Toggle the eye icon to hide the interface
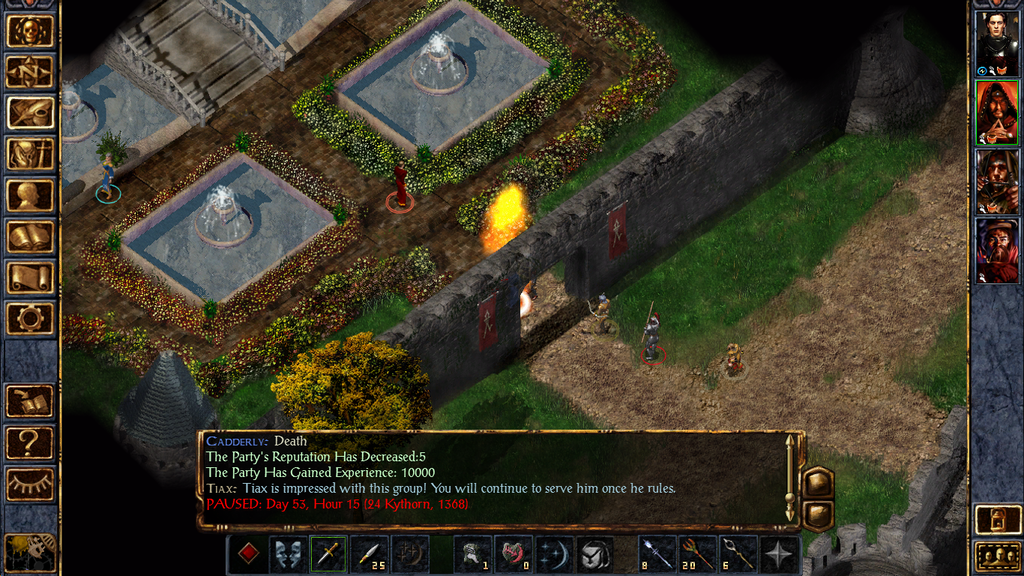 click(x=29, y=484)
